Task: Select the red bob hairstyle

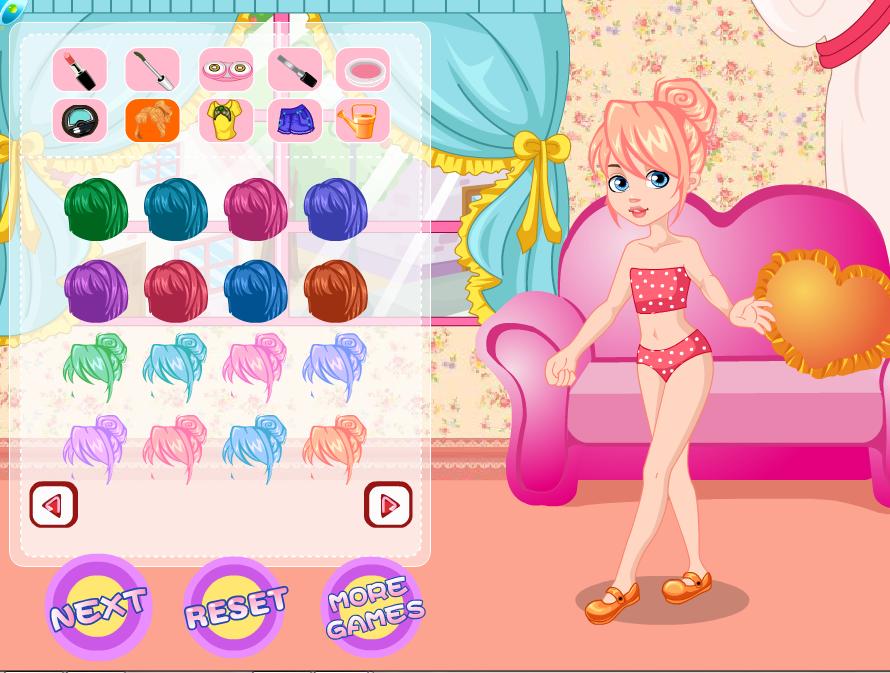Action: [x=176, y=291]
